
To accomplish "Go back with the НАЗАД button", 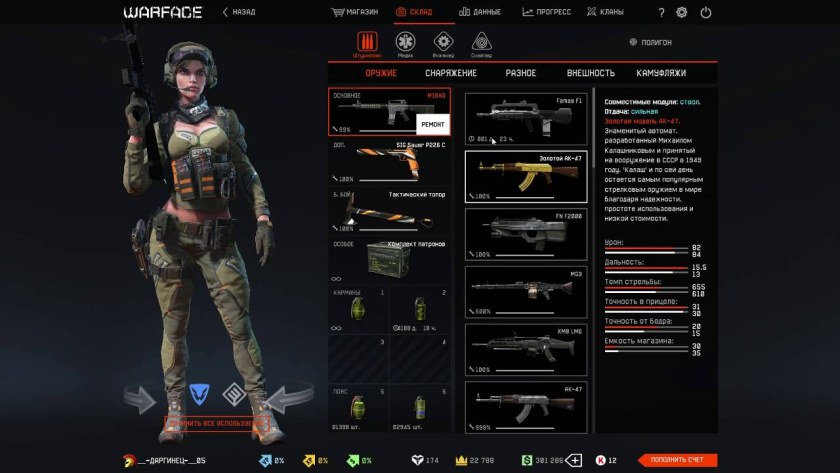I will (238, 12).
